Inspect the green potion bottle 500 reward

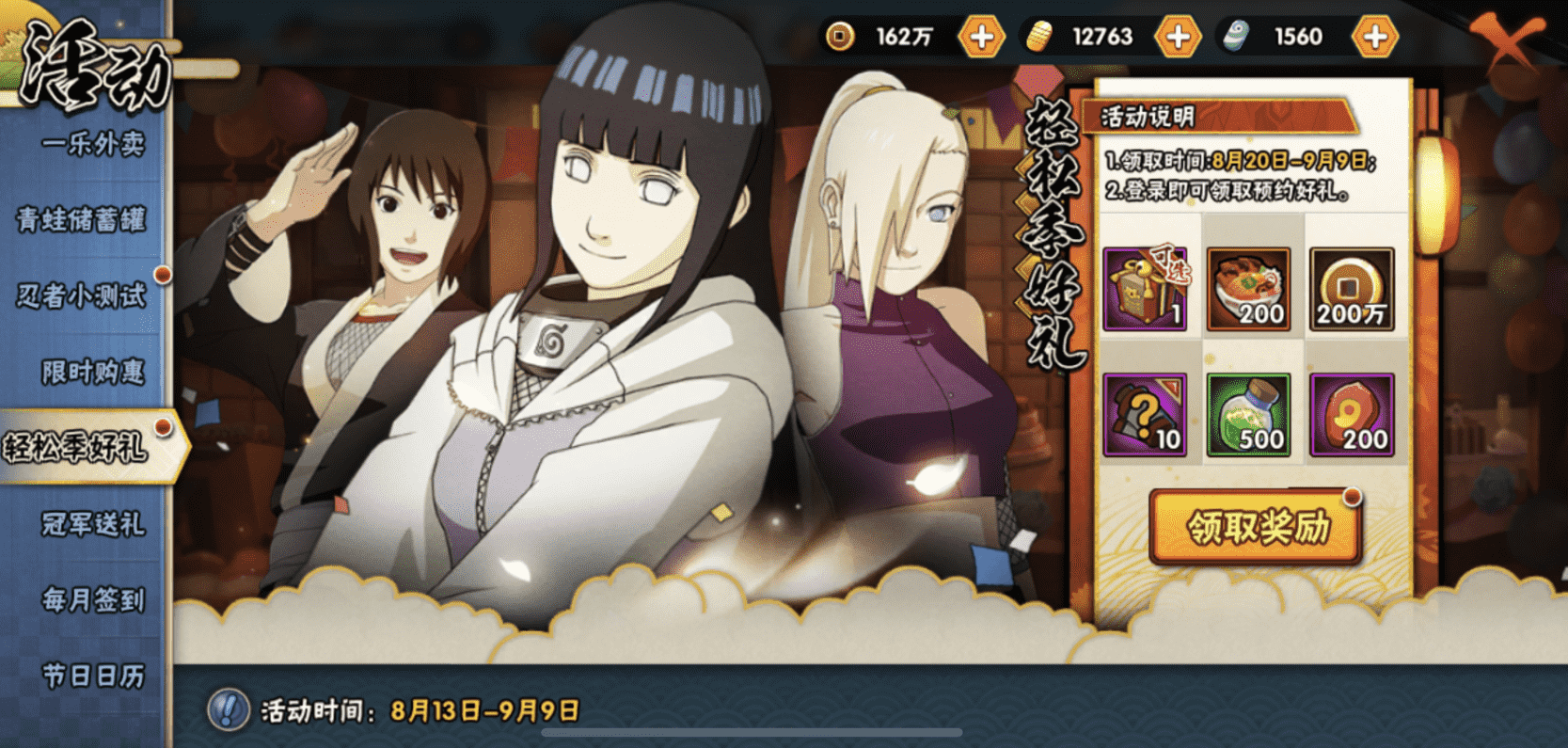(x=1248, y=415)
